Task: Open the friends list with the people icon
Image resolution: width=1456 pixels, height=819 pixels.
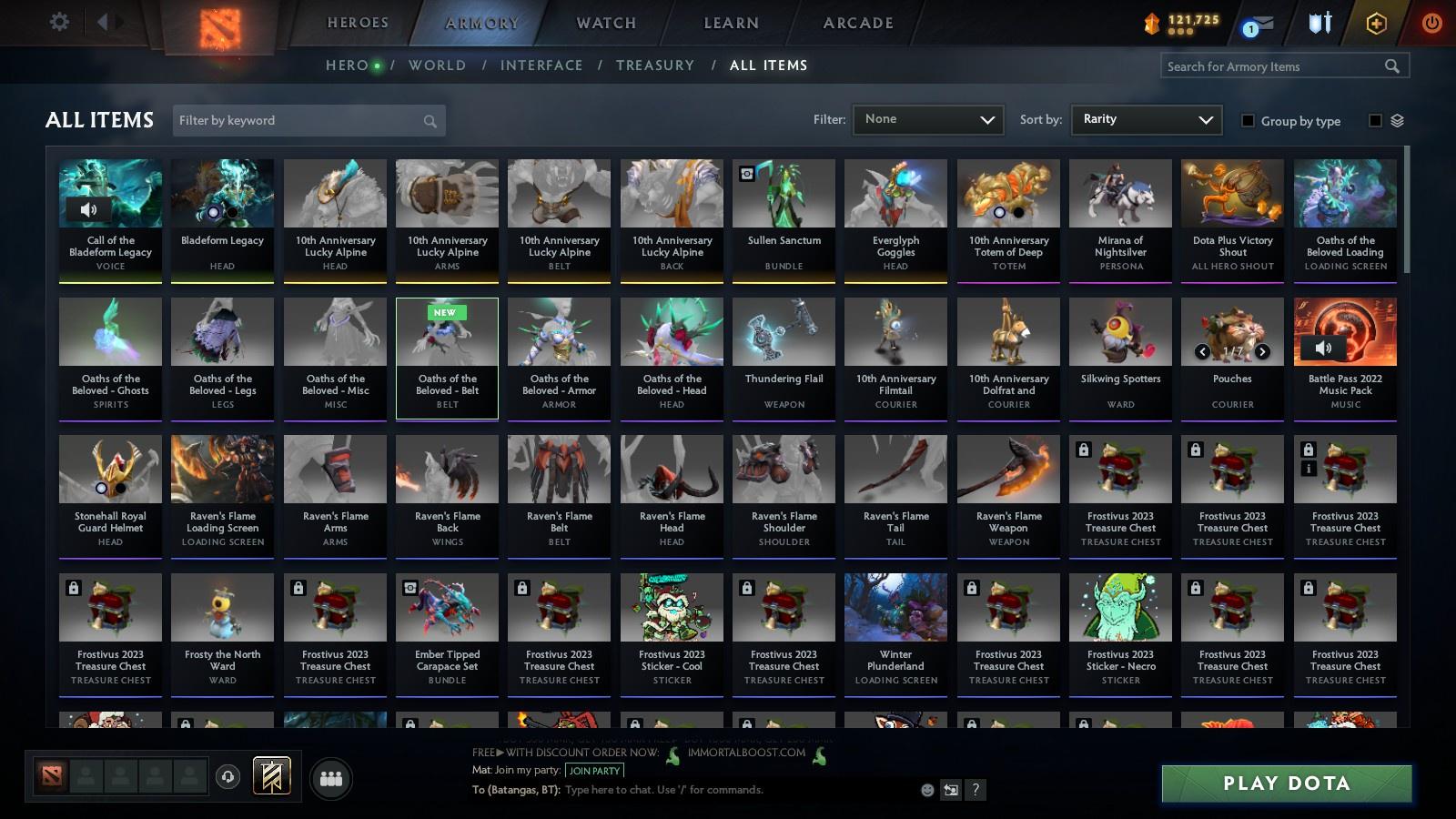Action: point(331,778)
